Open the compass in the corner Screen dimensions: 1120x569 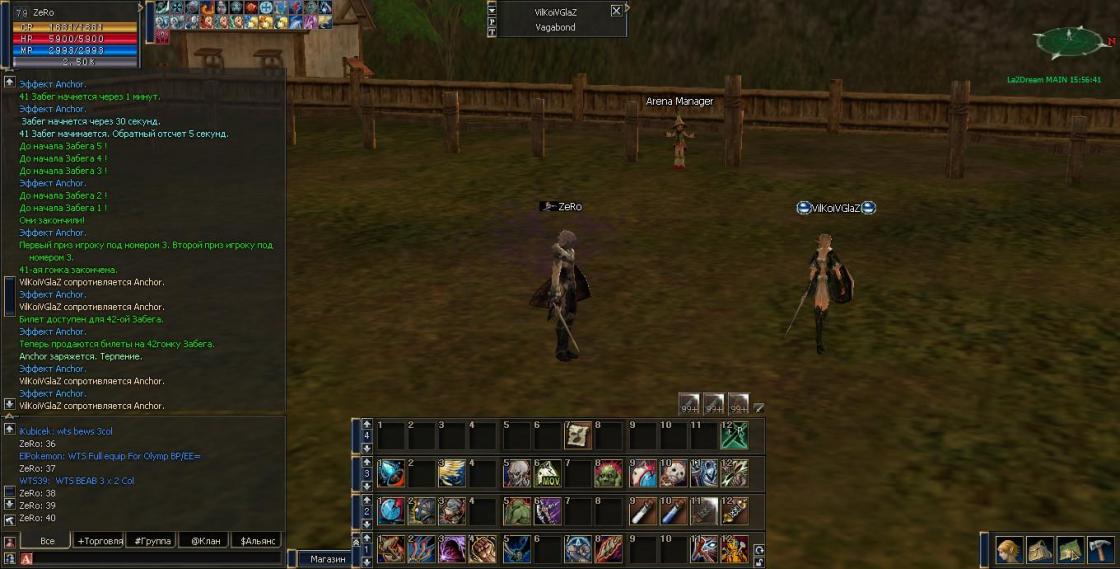tap(1069, 42)
